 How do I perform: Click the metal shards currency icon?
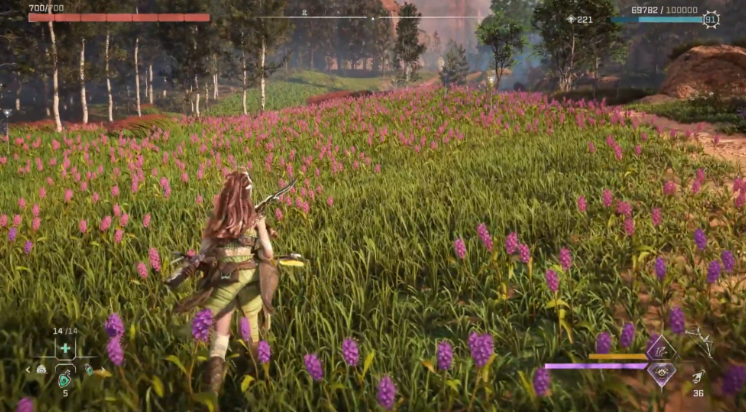tap(571, 19)
